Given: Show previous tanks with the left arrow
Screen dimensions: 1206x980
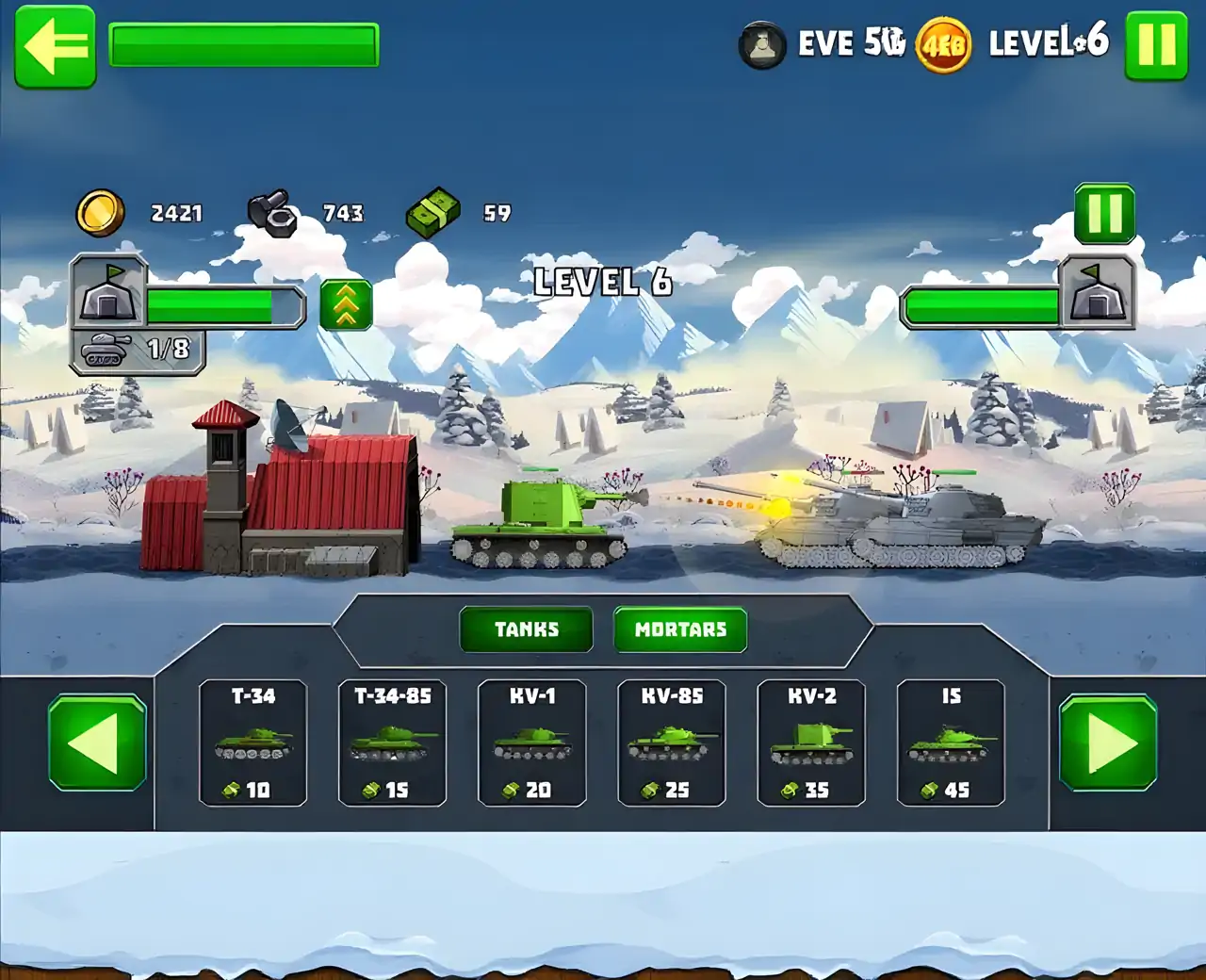Looking at the screenshot, I should coord(97,743).
